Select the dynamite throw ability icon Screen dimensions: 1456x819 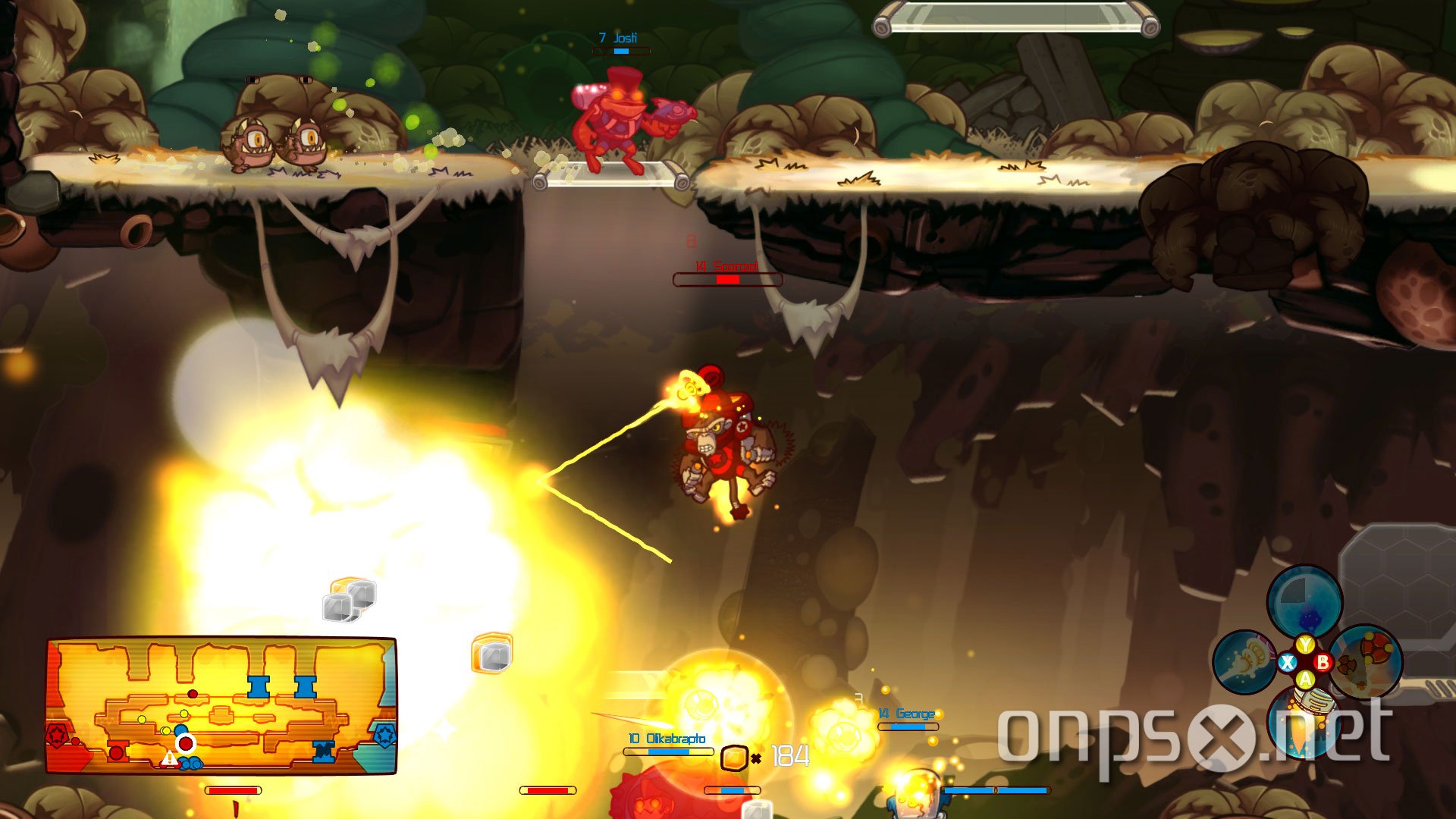[x=1366, y=662]
